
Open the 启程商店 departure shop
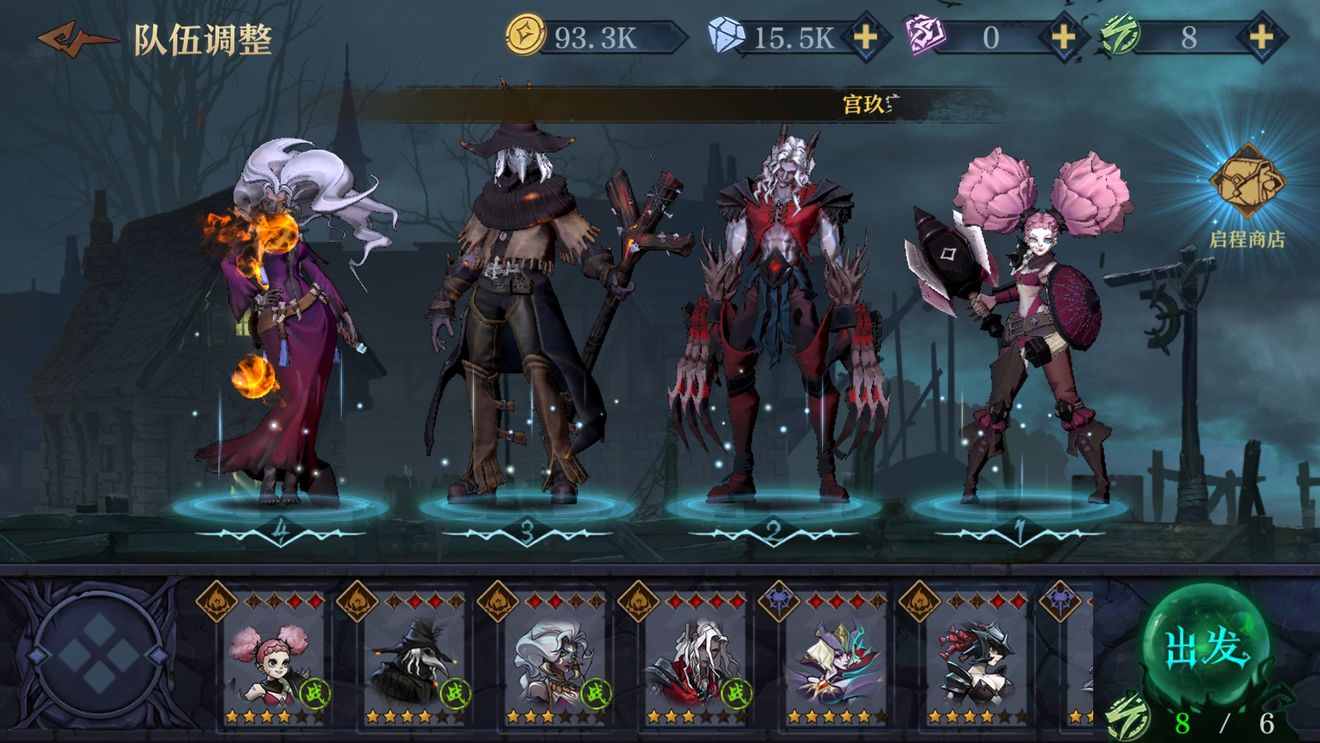coord(1246,196)
